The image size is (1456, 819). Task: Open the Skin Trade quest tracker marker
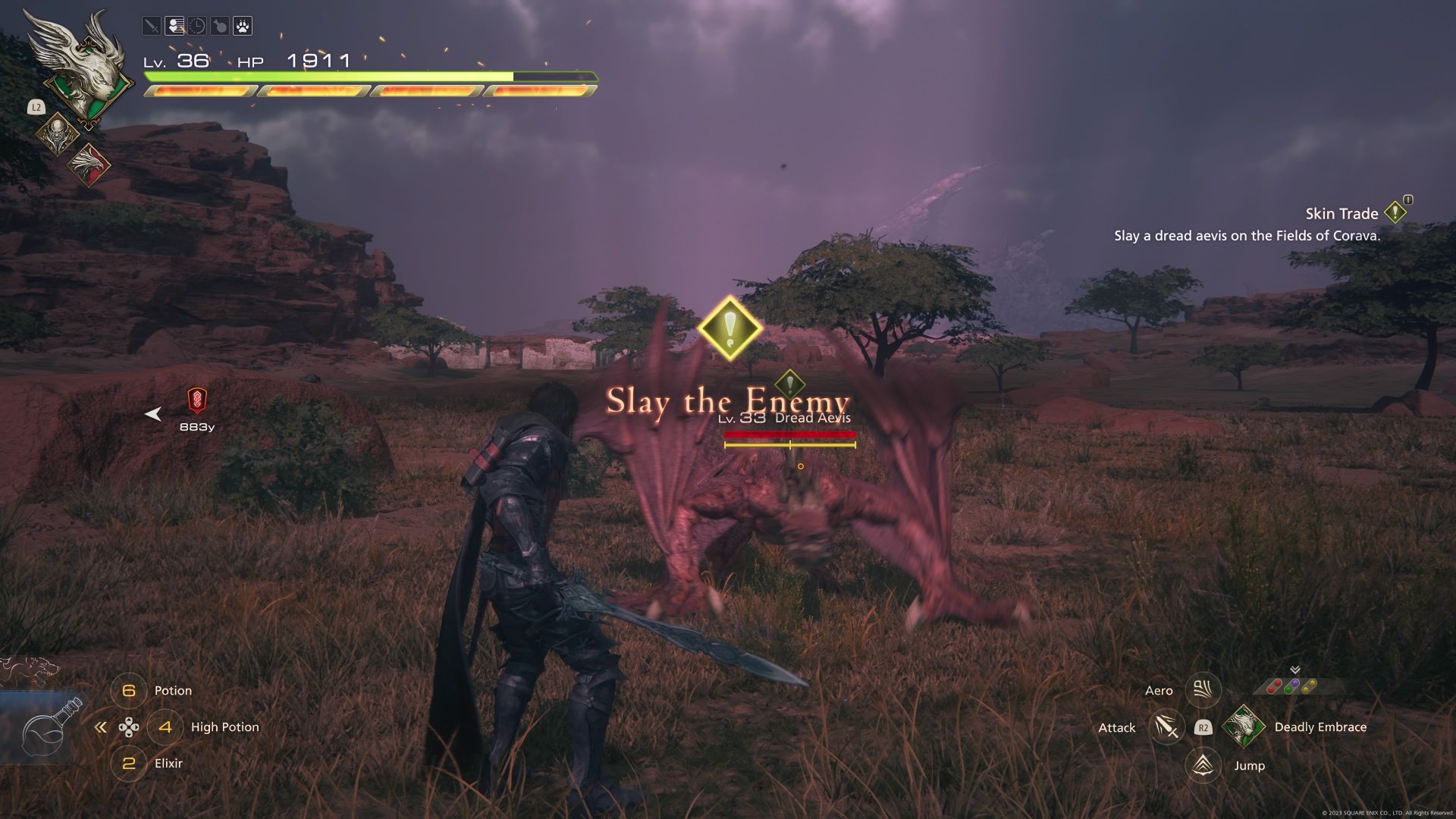click(1395, 213)
